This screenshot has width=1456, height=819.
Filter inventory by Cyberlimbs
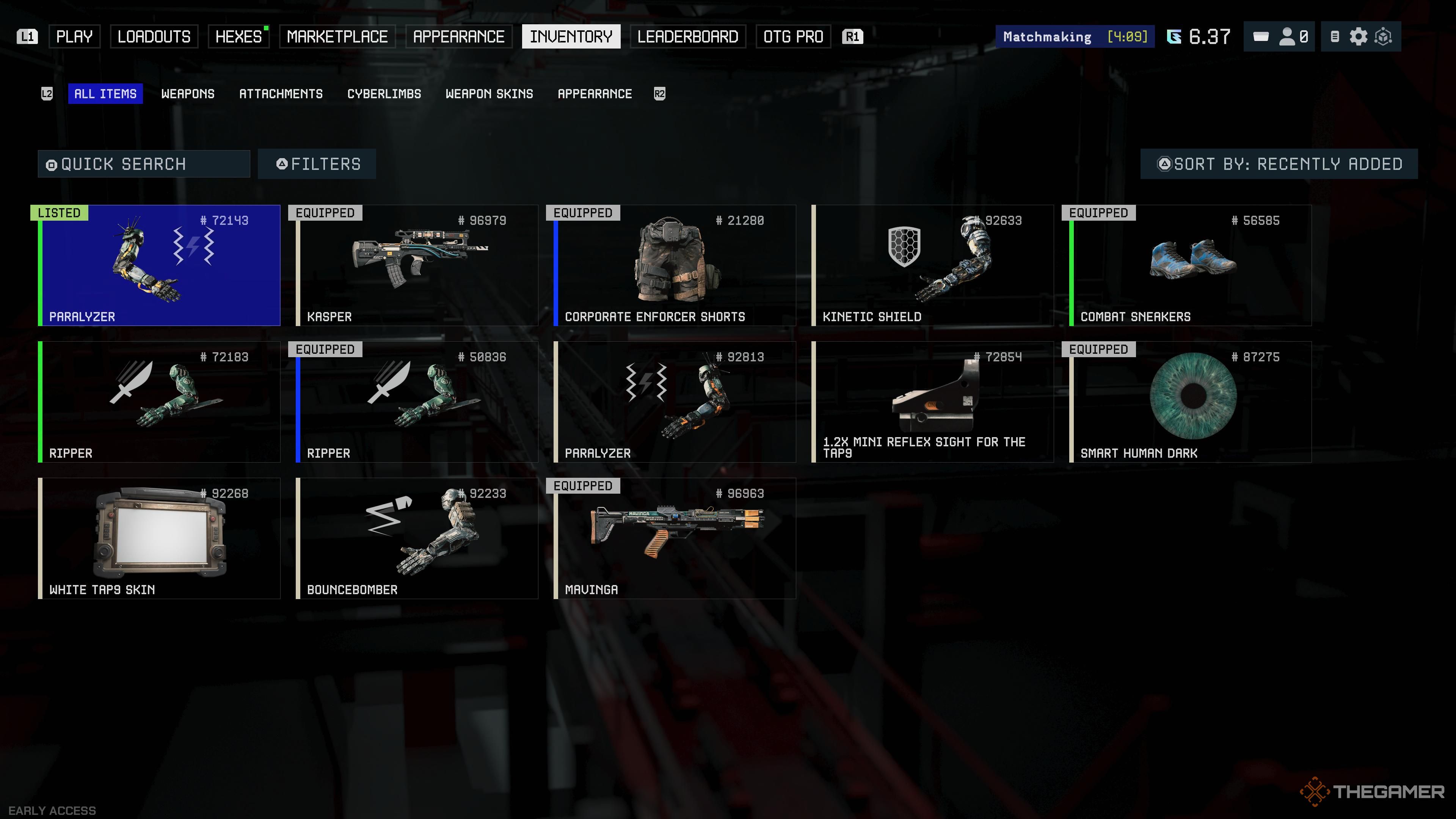pyautogui.click(x=384, y=94)
